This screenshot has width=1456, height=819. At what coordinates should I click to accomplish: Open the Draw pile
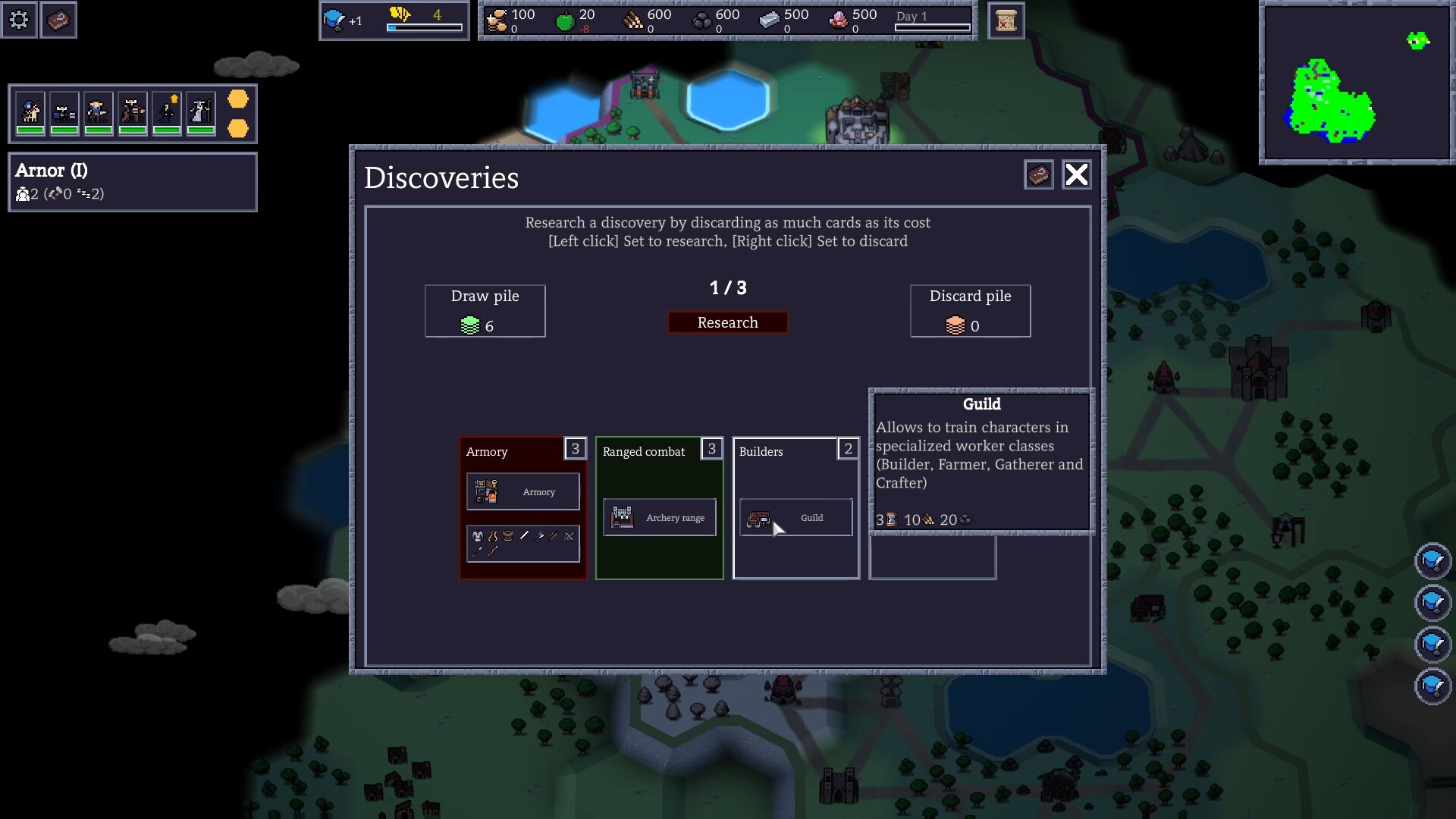485,311
